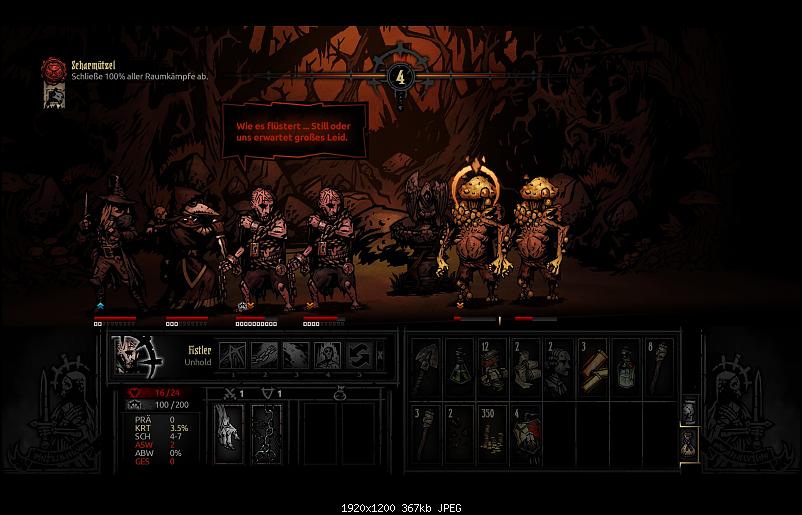
Task: Use the bile spew skill in slot 2
Action: (264, 355)
